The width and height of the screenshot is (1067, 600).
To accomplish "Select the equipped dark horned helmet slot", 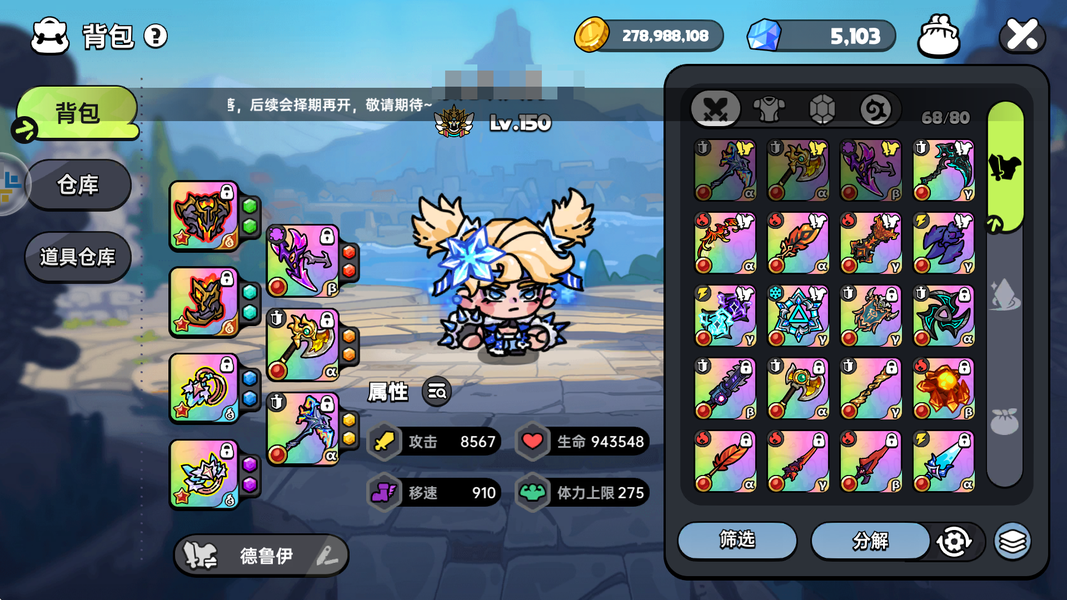I will 204,215.
